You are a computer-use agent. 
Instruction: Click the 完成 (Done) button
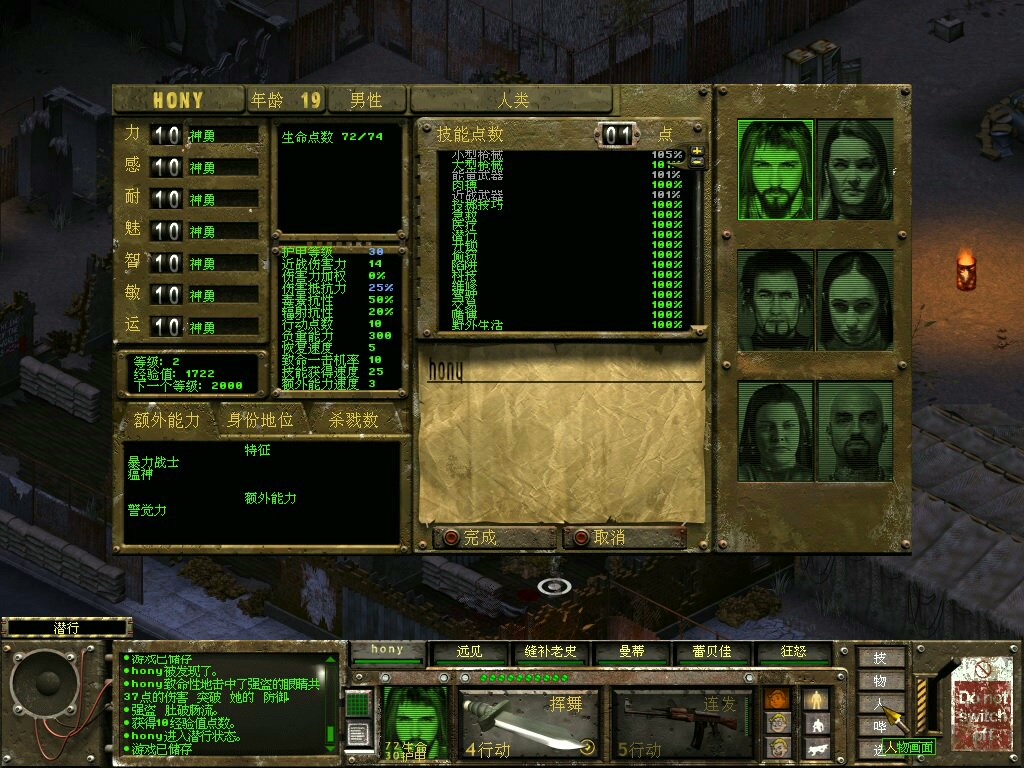tap(494, 537)
